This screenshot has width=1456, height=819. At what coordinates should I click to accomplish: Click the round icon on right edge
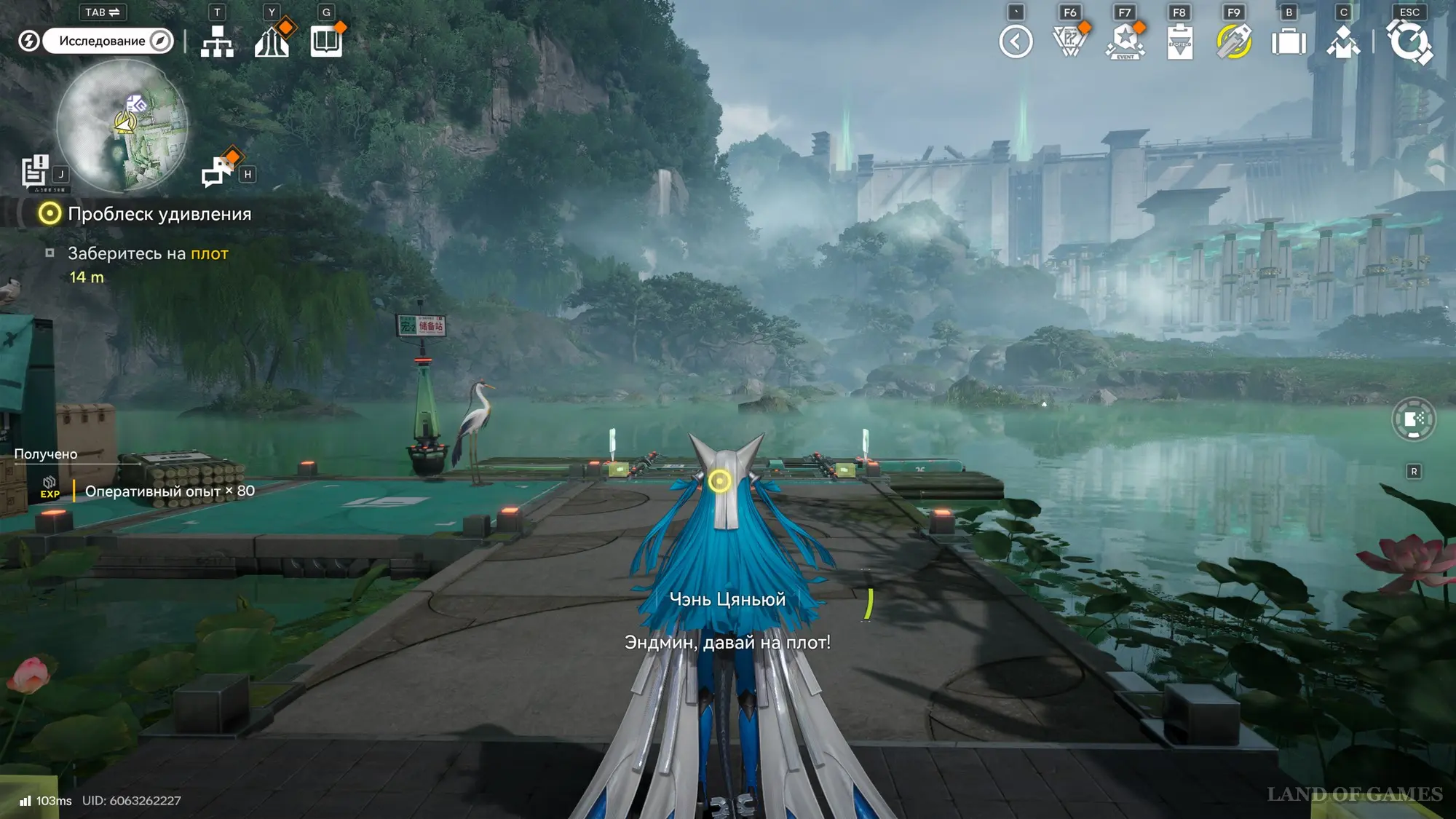point(1414,419)
